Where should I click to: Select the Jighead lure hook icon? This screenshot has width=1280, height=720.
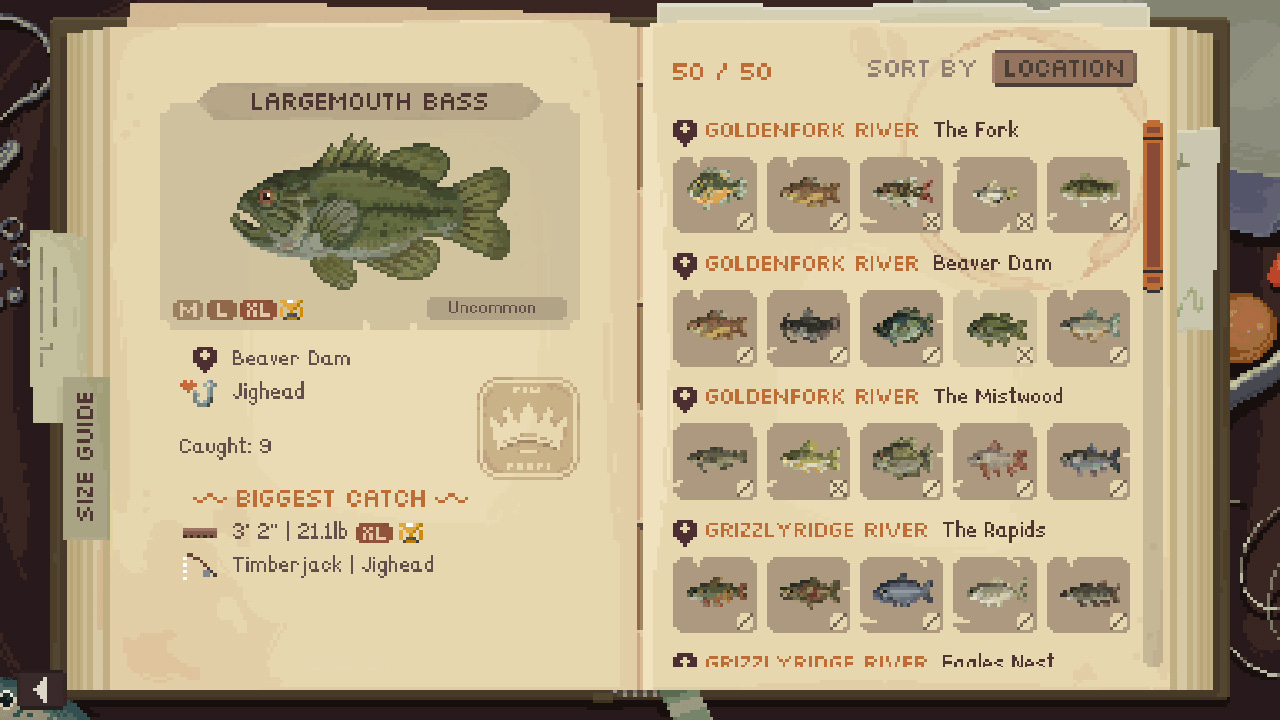point(208,391)
